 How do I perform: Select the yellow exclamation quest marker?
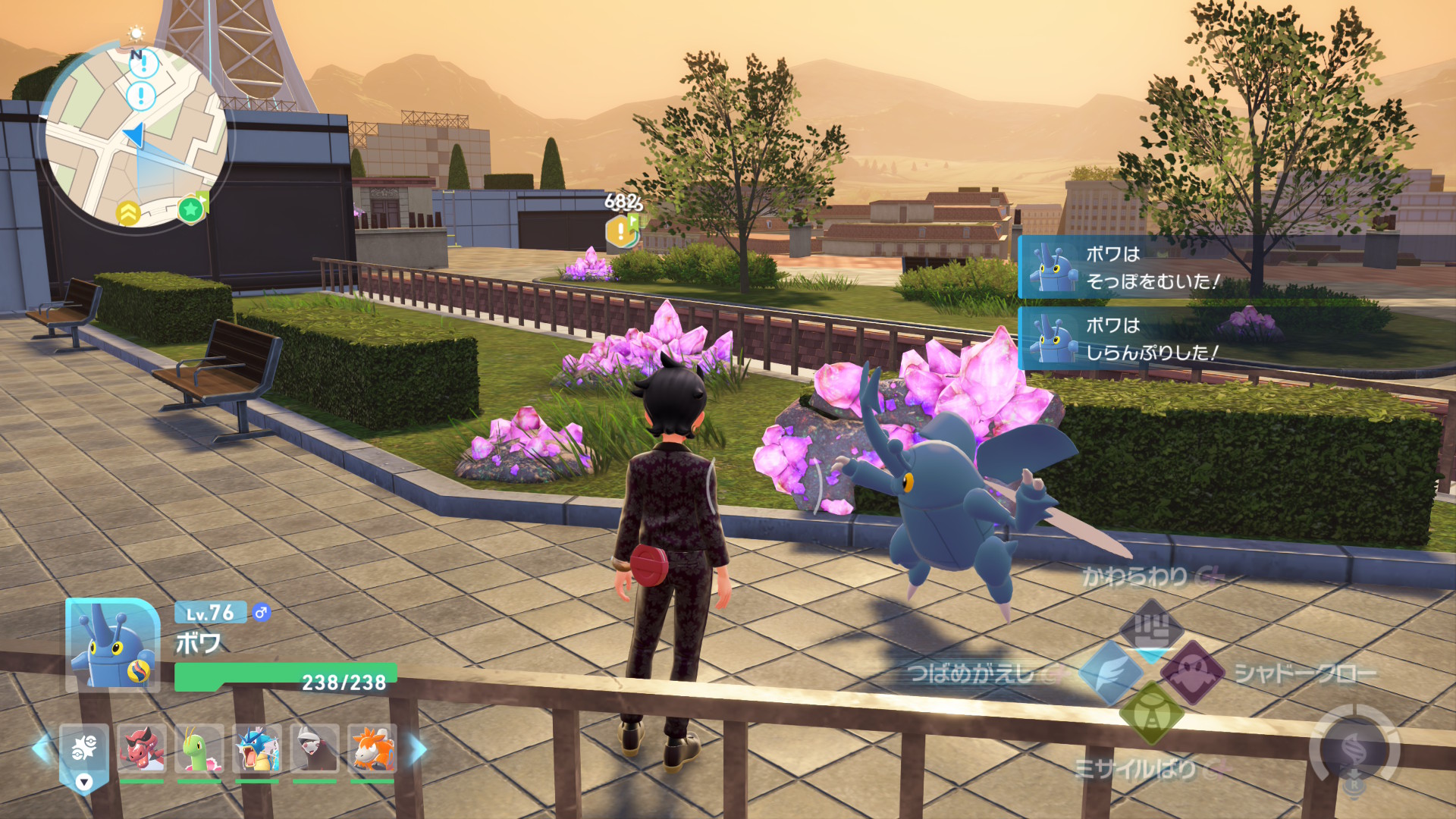coord(620,231)
